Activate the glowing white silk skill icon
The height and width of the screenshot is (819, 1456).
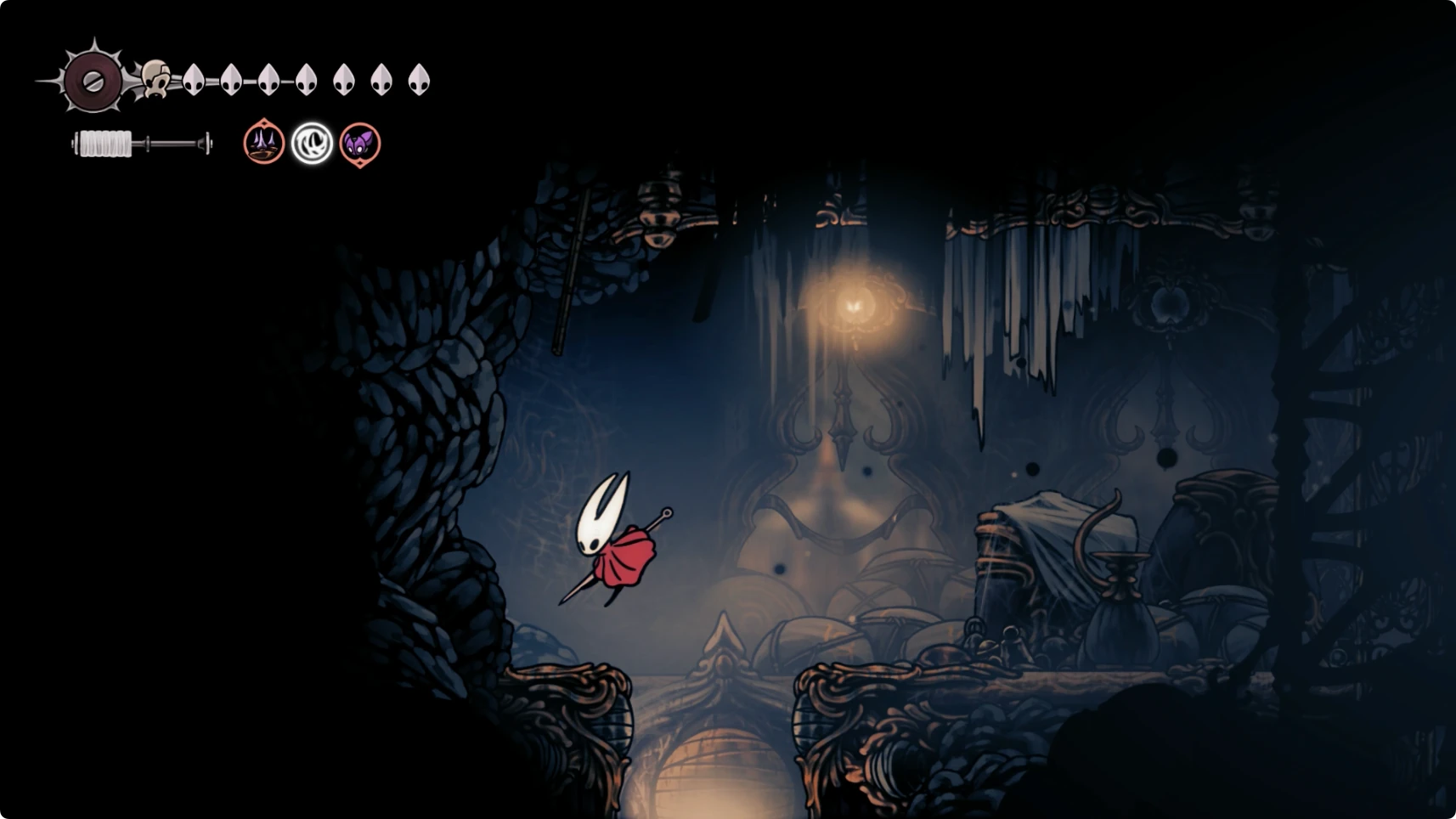[x=312, y=143]
